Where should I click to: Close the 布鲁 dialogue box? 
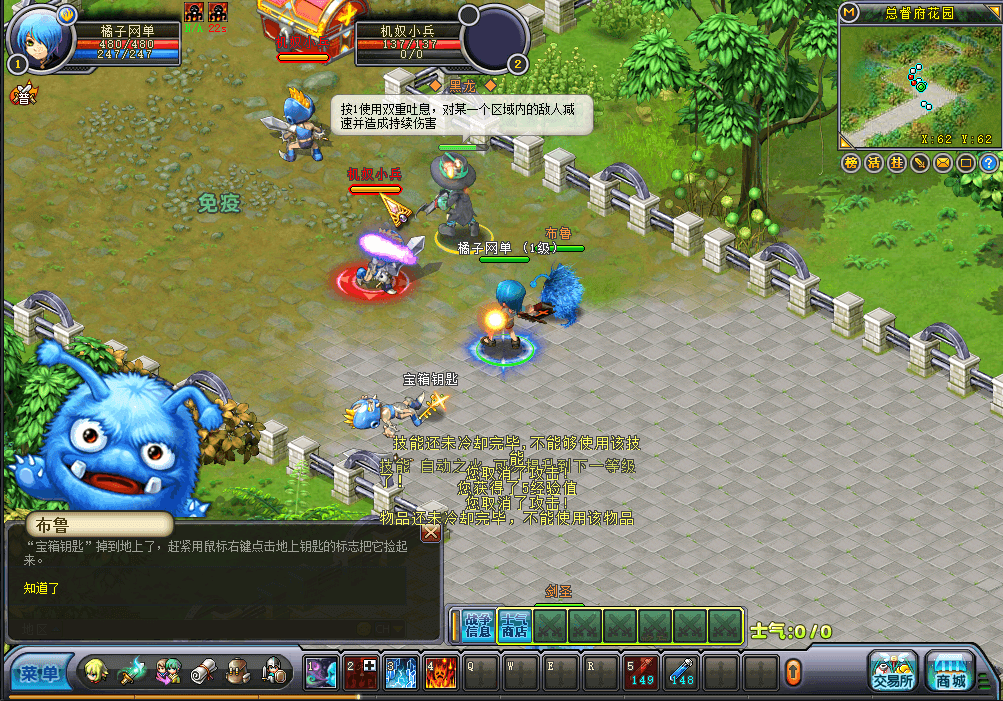431,533
